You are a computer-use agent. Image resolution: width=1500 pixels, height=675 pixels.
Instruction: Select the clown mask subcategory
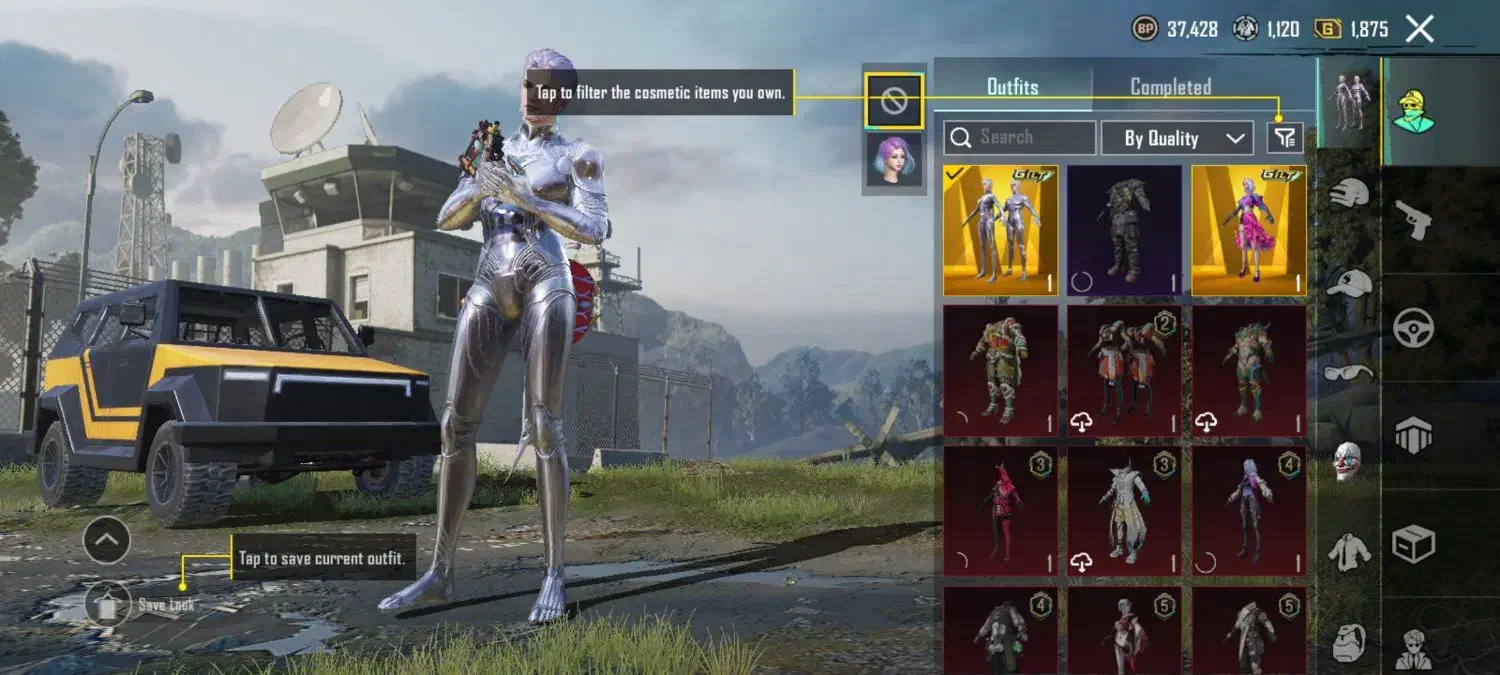(x=1349, y=460)
